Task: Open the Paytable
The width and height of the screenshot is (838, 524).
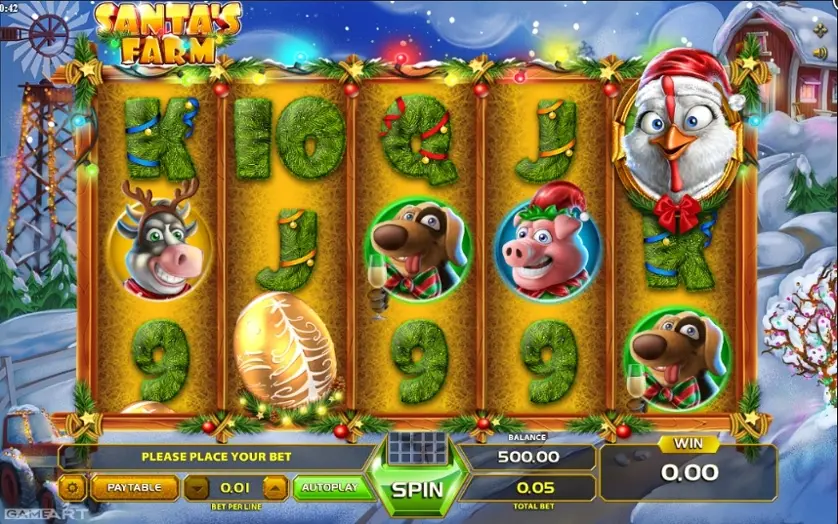Action: click(x=134, y=488)
